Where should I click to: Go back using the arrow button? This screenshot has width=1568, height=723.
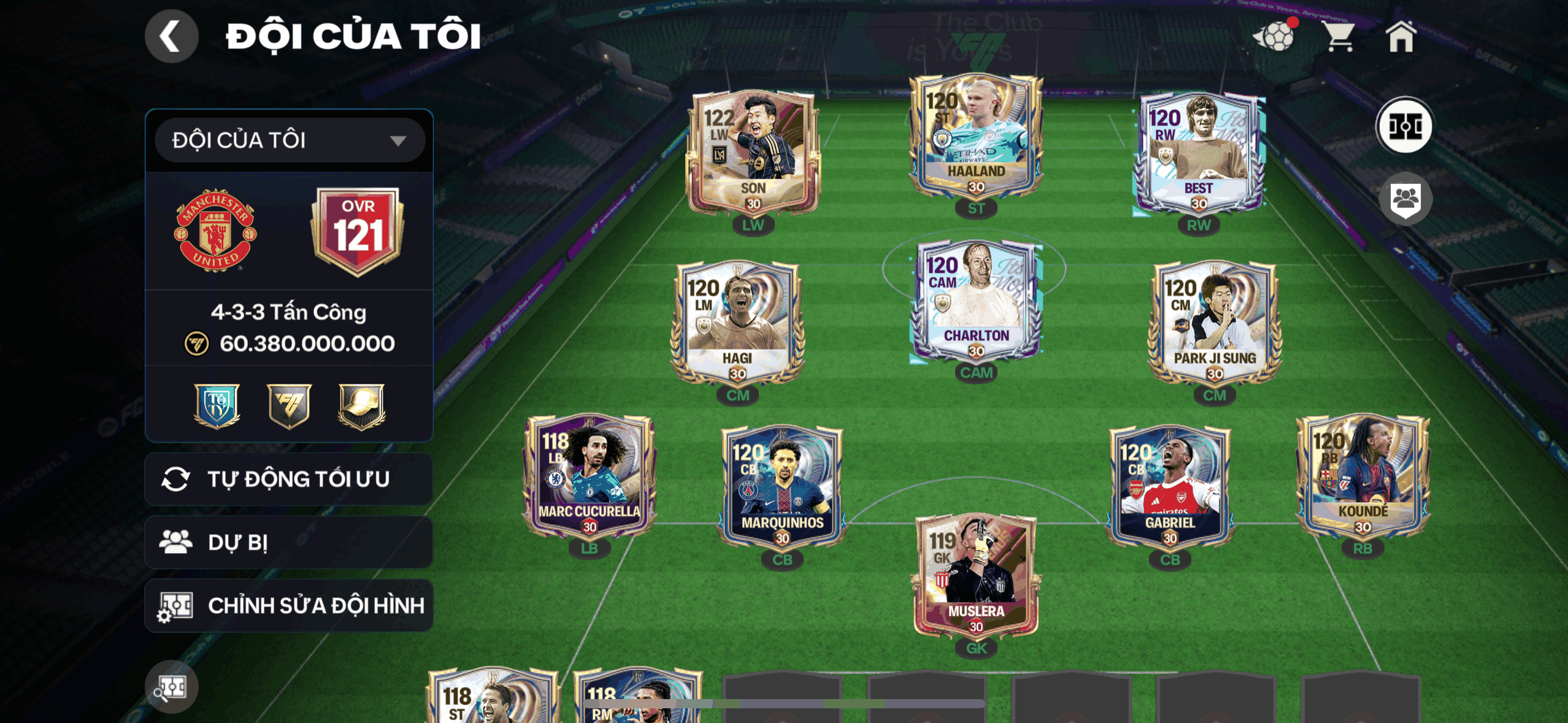tap(171, 36)
